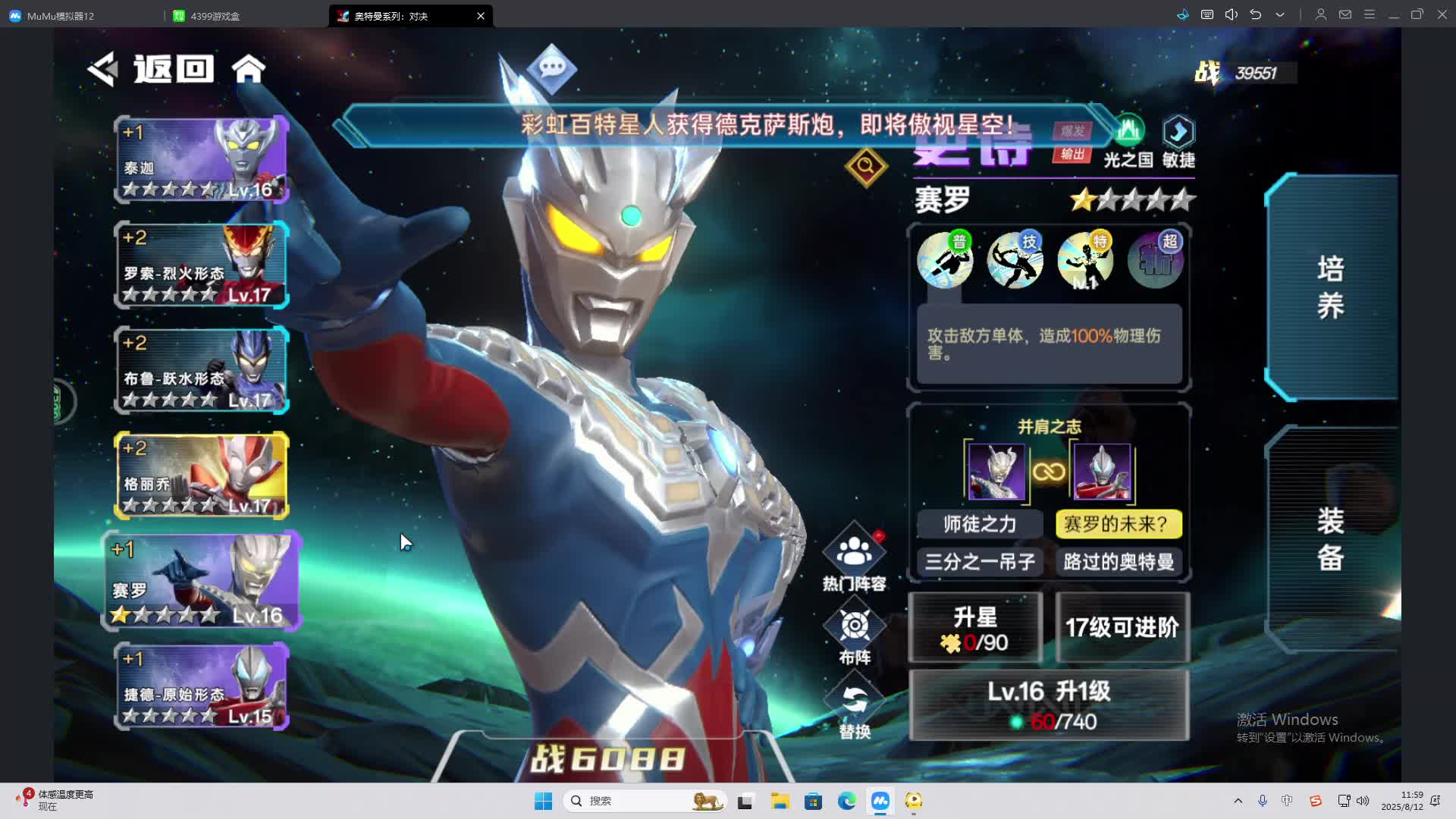Viewport: 1456px width, 819px height.
Task: Select 捷德-原始形态 hero card
Action: [x=202, y=686]
